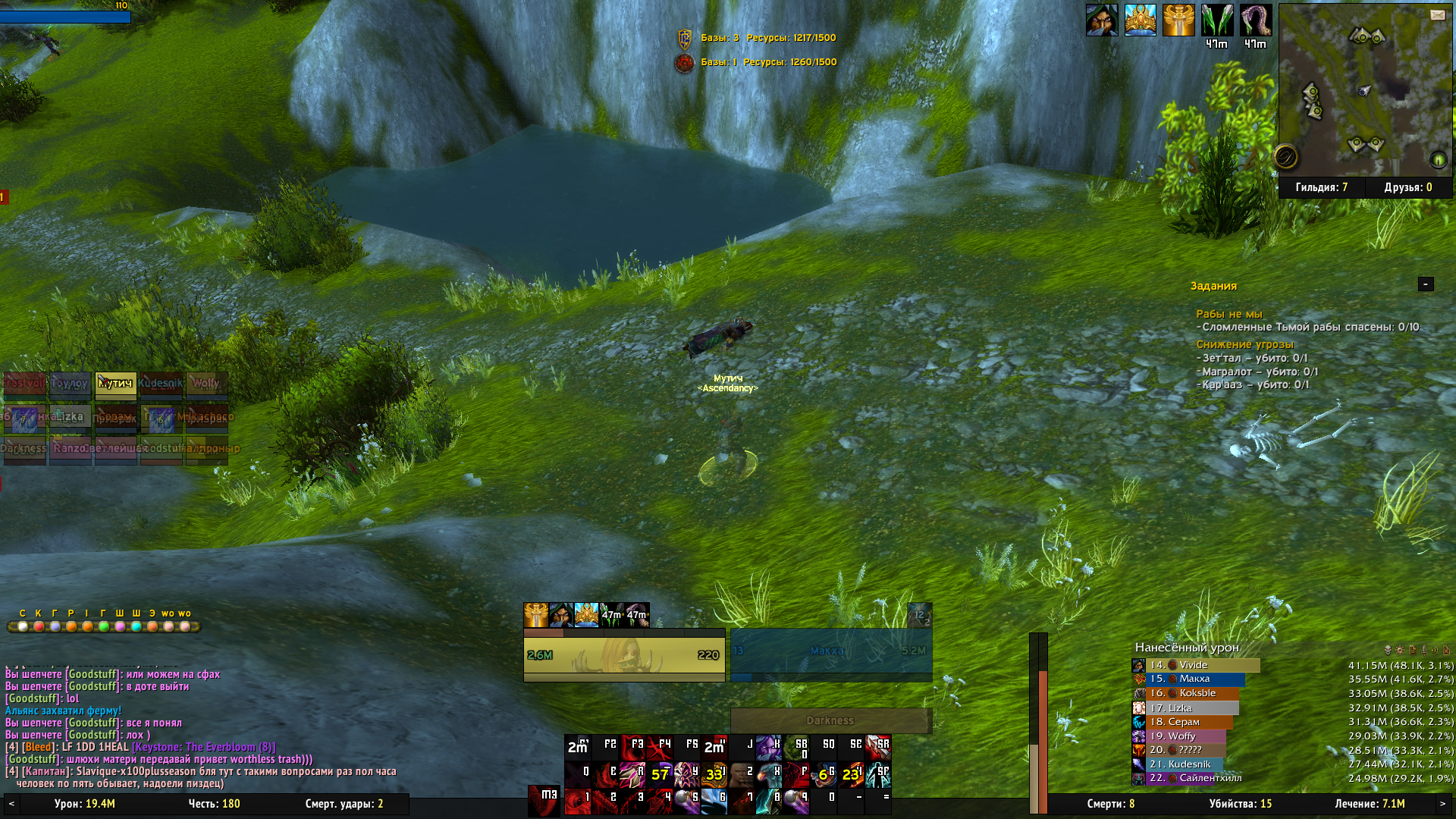Screen dimensions: 1456x819
Task: Use the red dagger ability bound to SR
Action: [x=878, y=747]
